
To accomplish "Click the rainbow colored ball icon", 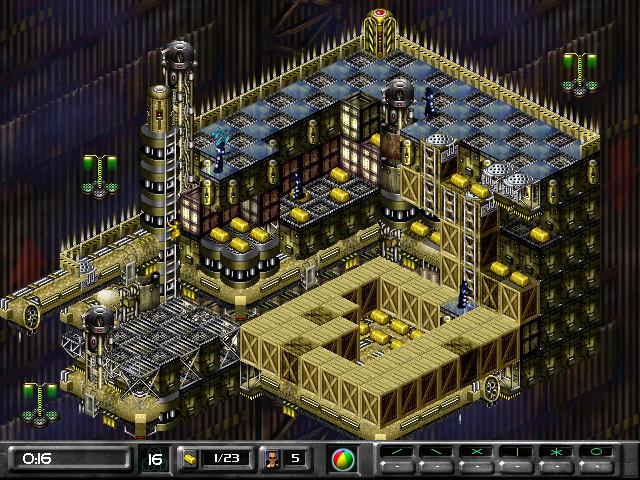I will (342, 459).
